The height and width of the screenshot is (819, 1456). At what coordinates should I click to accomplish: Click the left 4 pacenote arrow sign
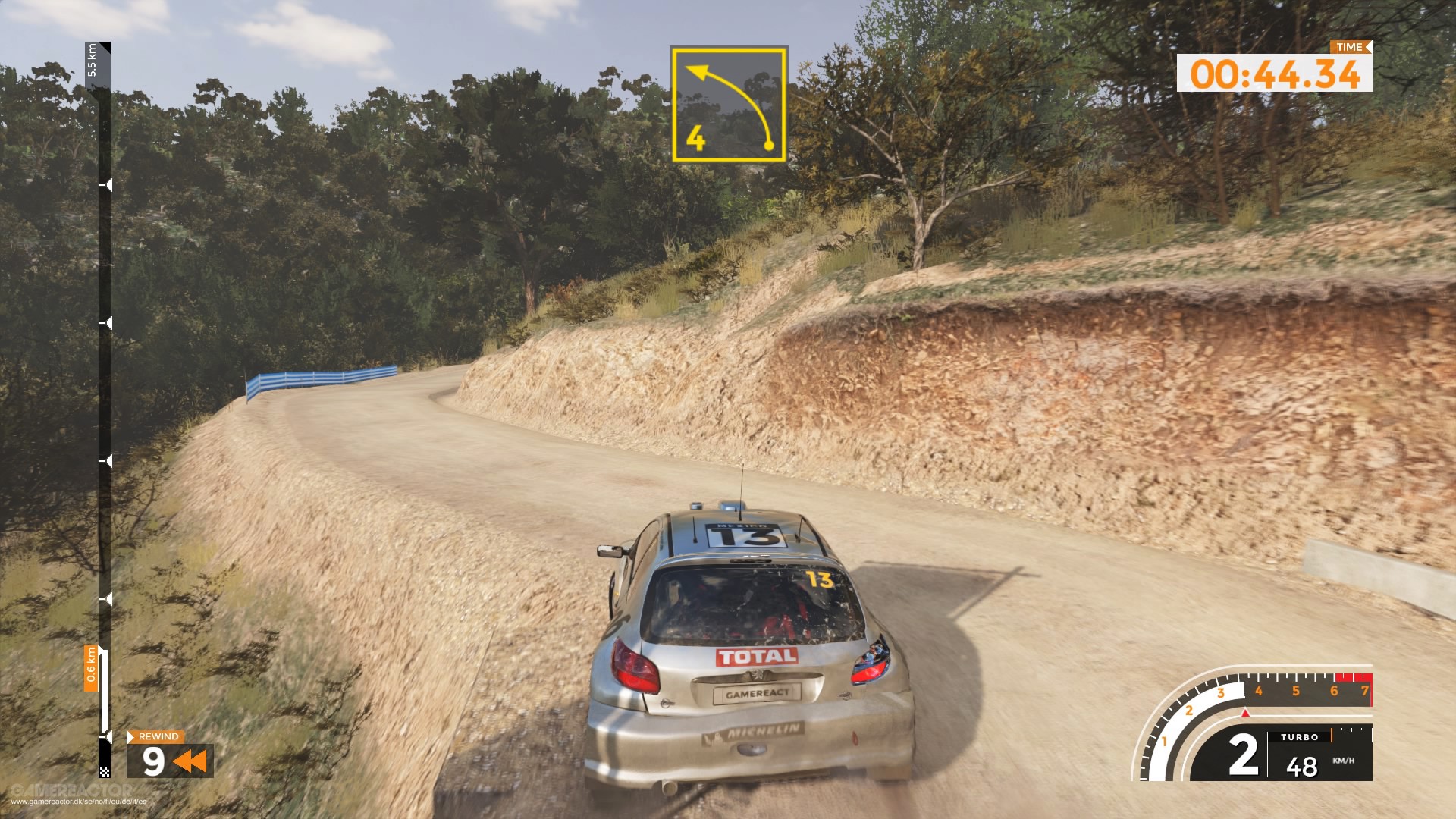pos(728,104)
